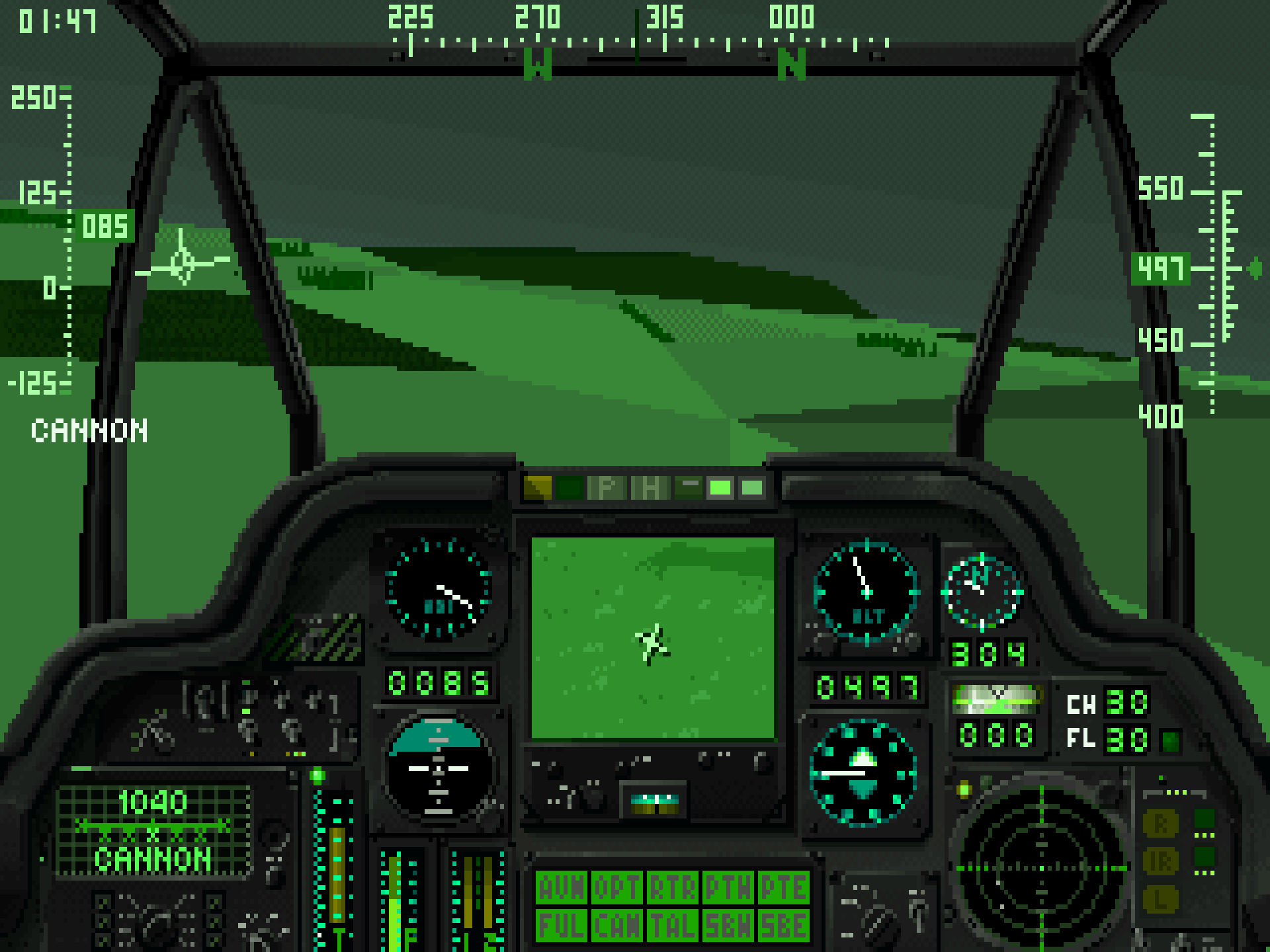Click the CAN system status tile
Viewport: 1270px width, 952px height.
[x=616, y=926]
